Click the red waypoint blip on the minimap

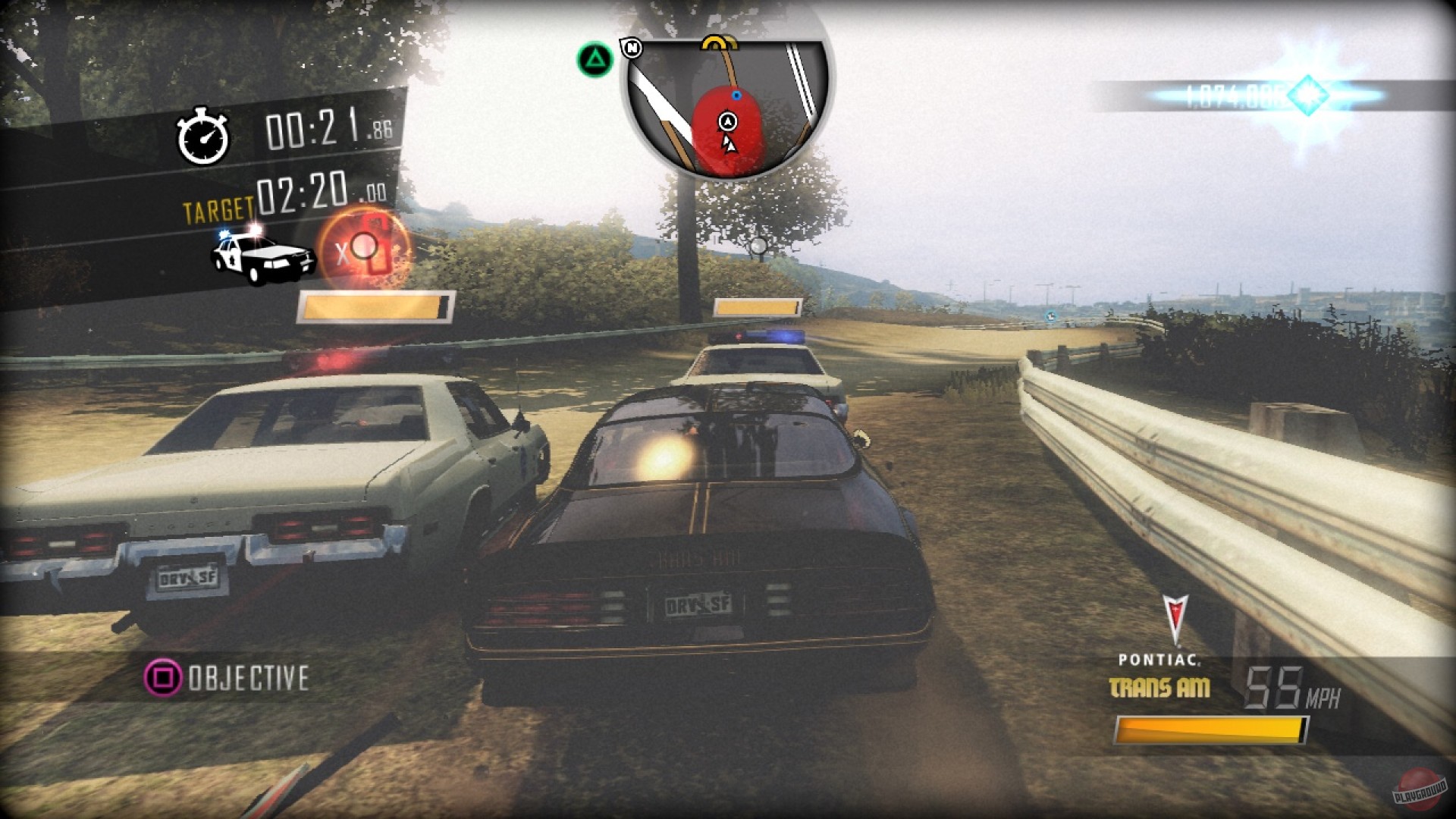[x=726, y=130]
